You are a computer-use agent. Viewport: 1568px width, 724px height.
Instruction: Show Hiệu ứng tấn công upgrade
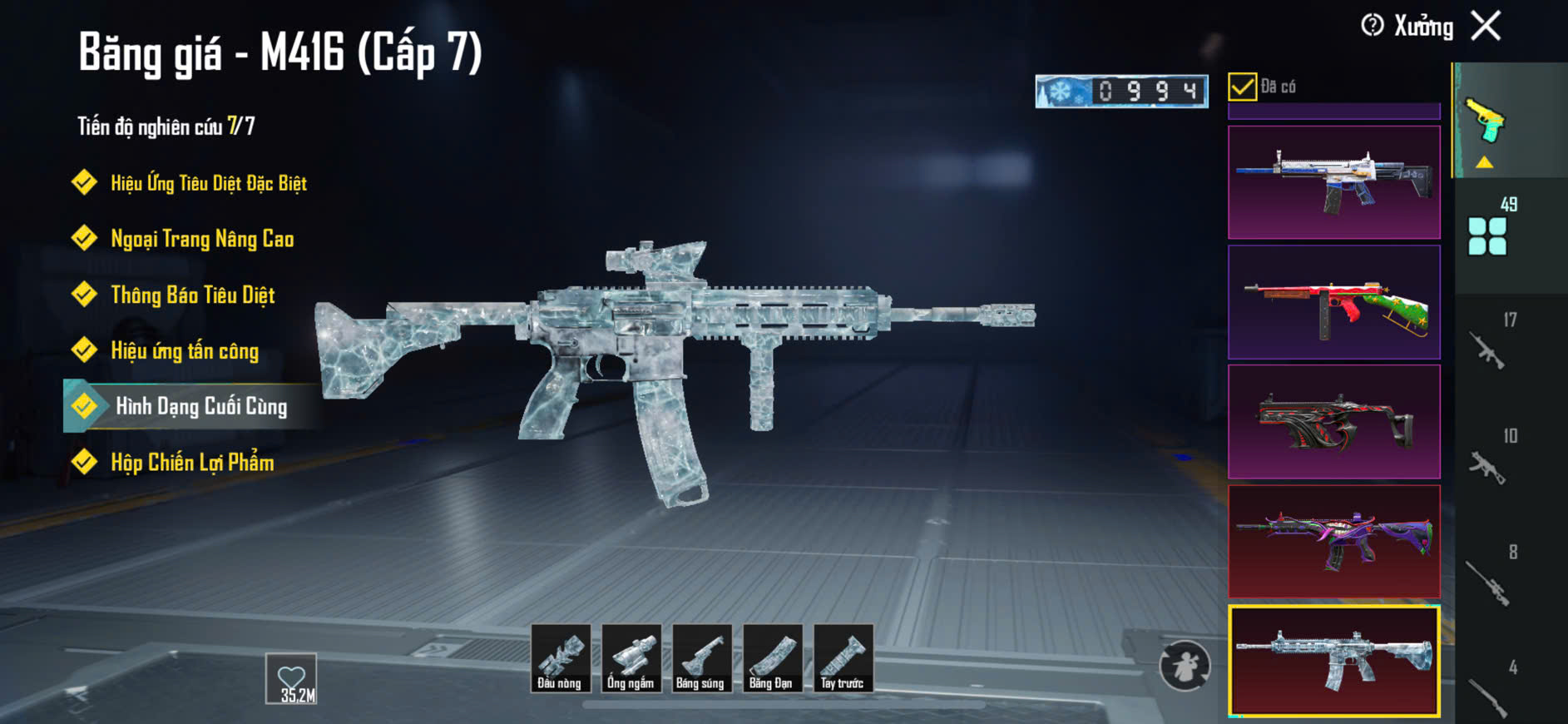(x=185, y=351)
